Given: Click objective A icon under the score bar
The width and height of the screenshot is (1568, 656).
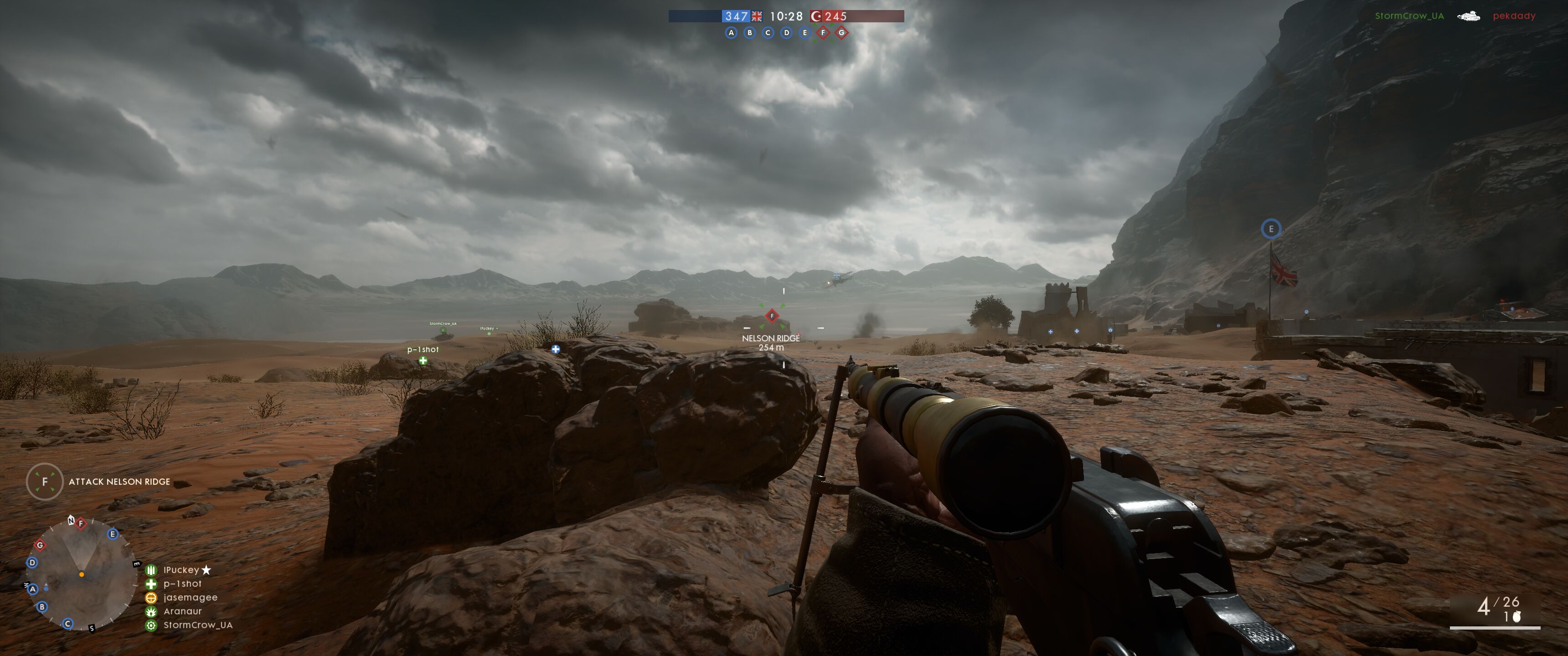Looking at the screenshot, I should point(731,33).
